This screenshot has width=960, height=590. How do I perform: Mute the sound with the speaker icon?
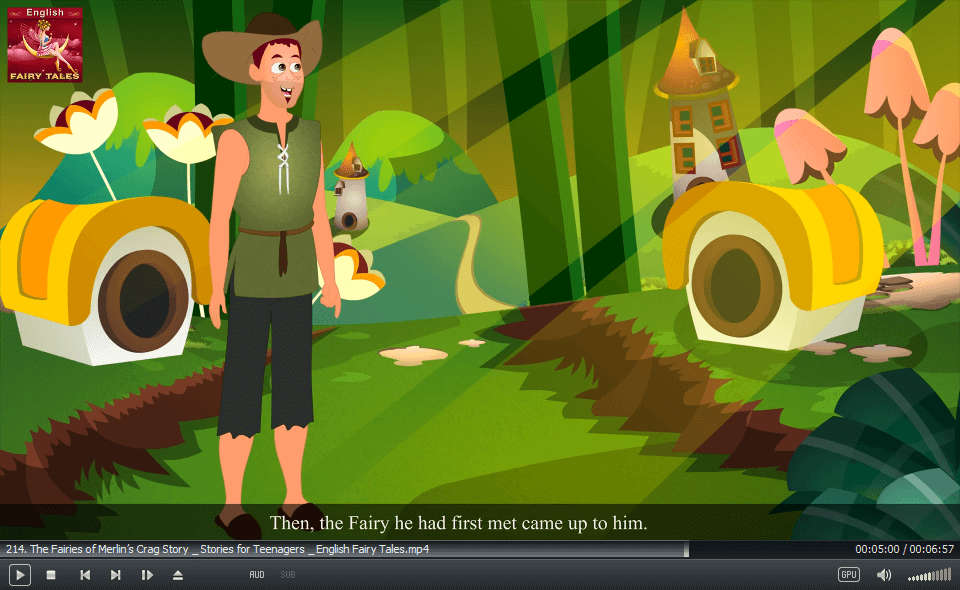[884, 575]
